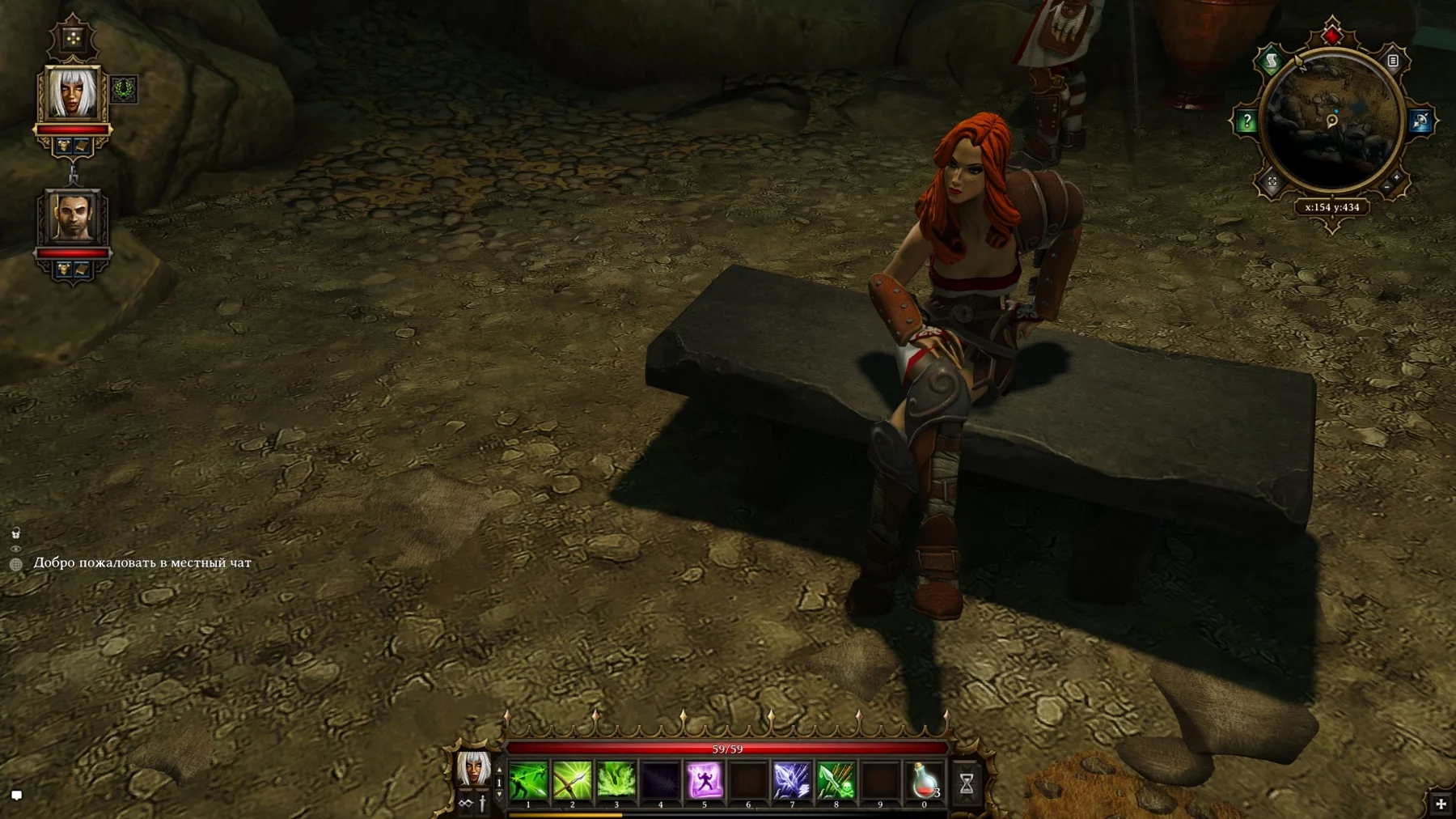Click the green laurel wreath status icon
This screenshot has width=1456, height=819.
pos(124,89)
